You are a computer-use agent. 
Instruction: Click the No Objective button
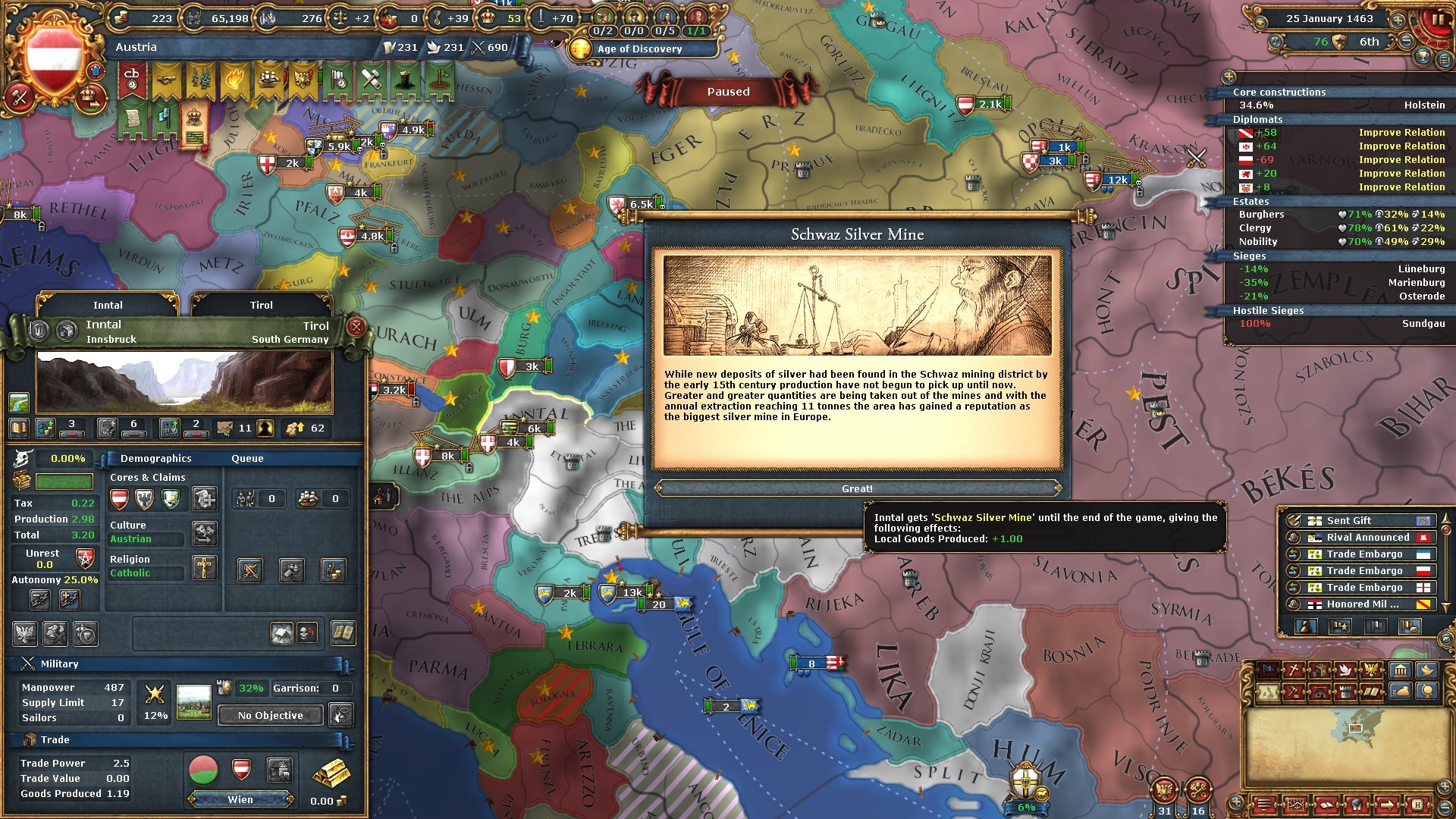pos(270,715)
